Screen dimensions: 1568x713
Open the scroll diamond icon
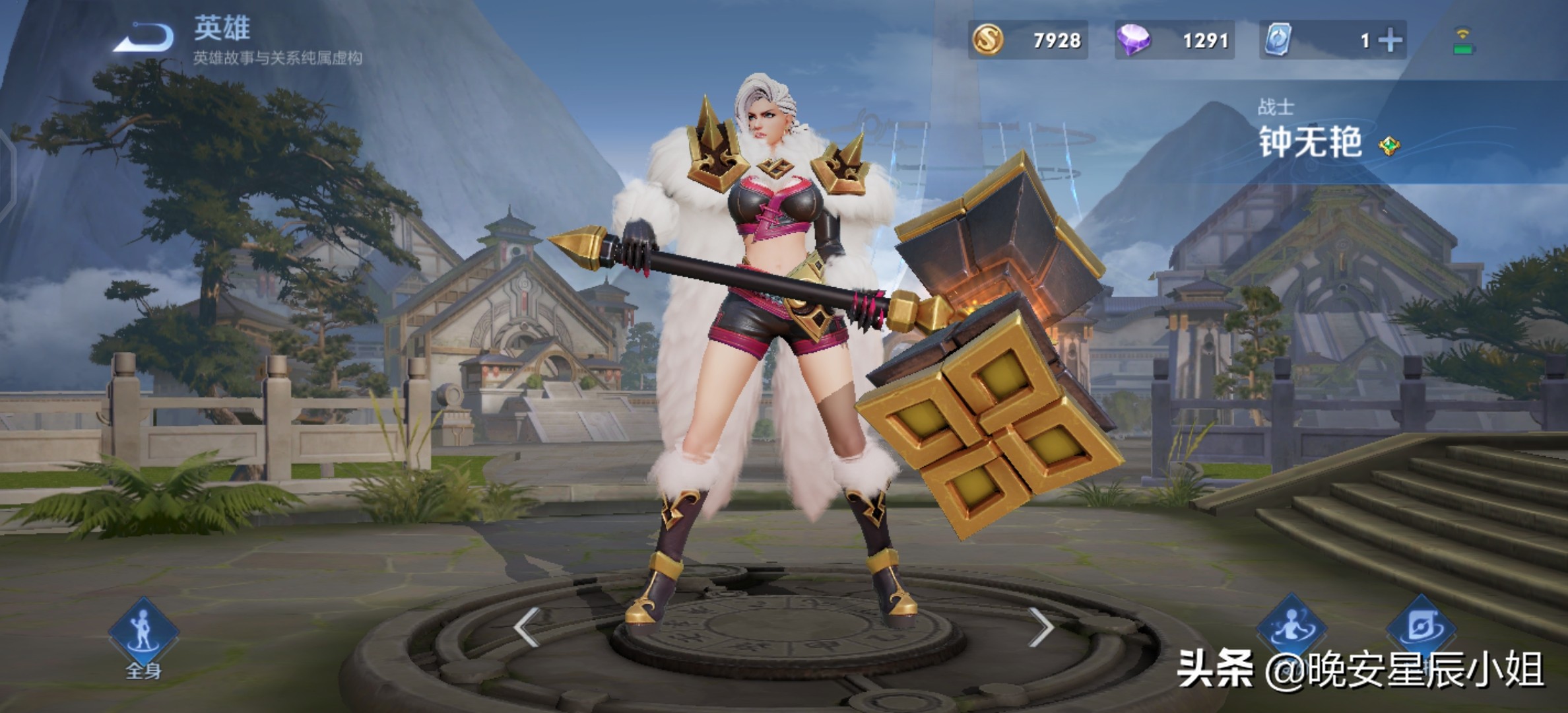(x=1420, y=627)
